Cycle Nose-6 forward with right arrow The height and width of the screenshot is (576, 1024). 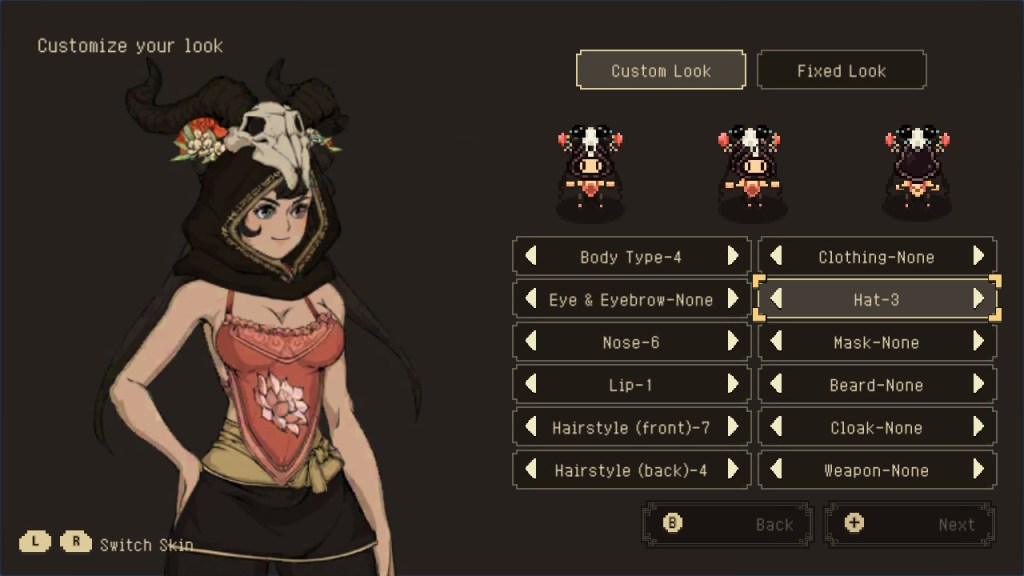[733, 342]
